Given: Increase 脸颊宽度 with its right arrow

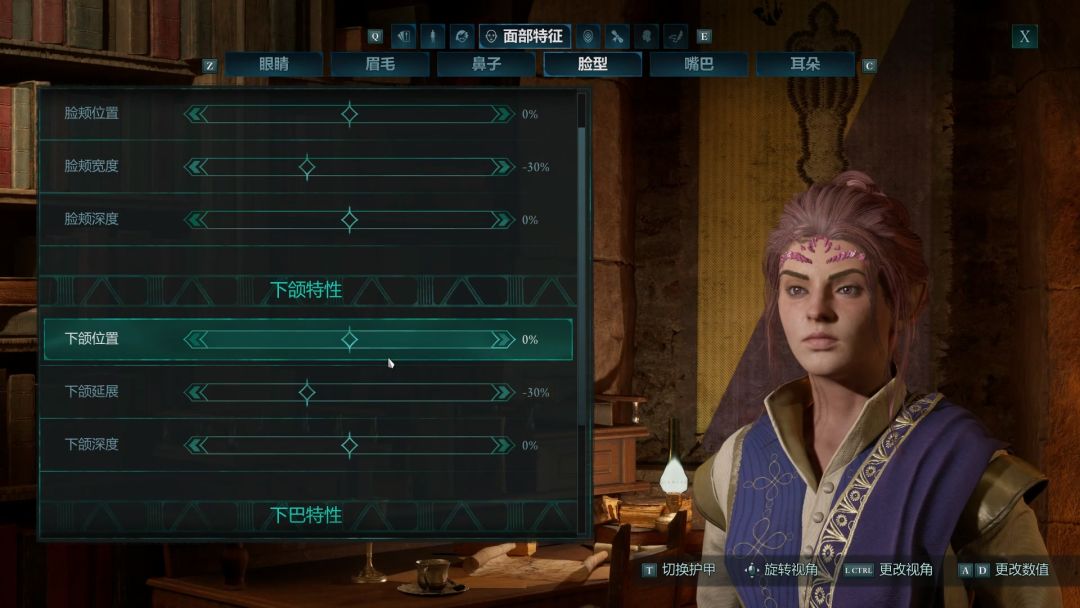Looking at the screenshot, I should pos(503,167).
